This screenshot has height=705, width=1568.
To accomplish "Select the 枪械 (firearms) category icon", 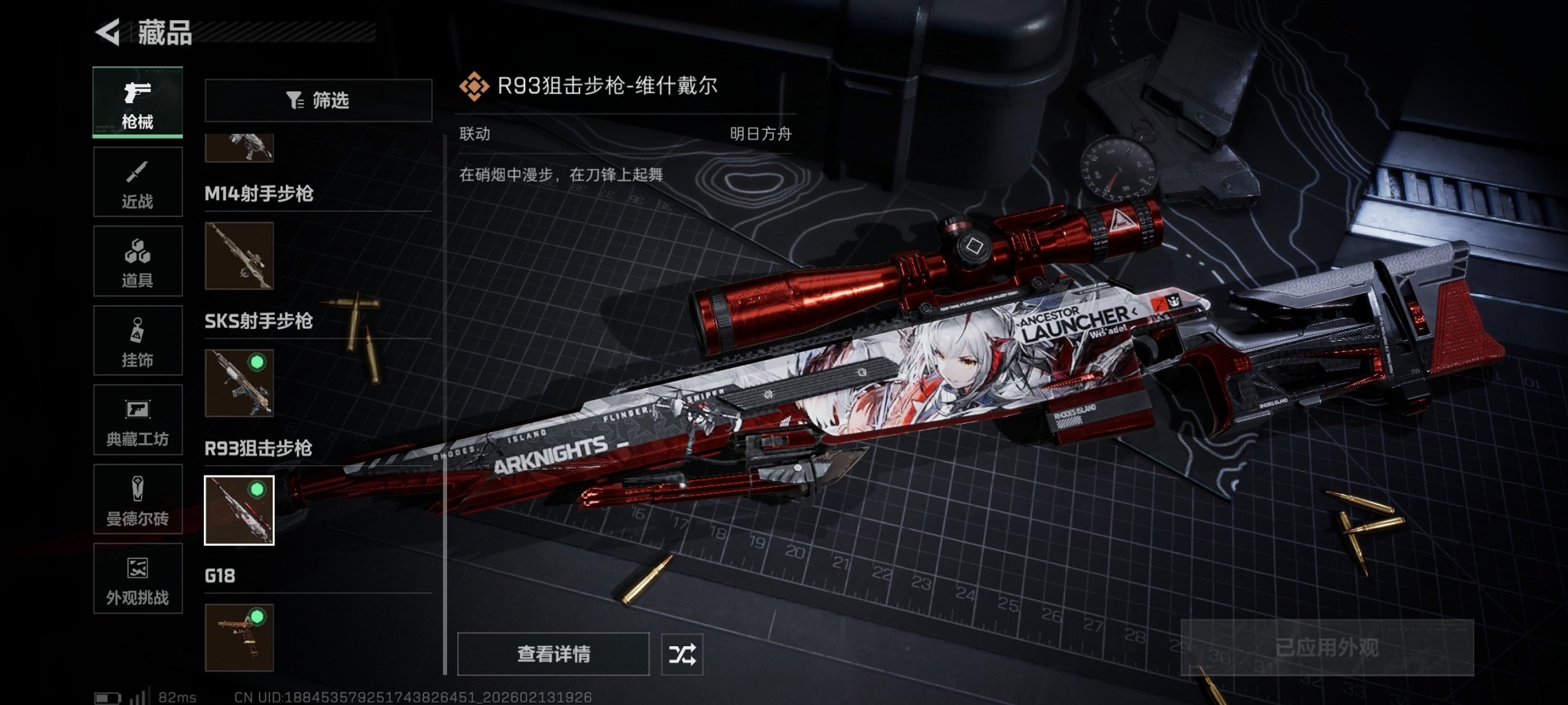I will tap(137, 102).
